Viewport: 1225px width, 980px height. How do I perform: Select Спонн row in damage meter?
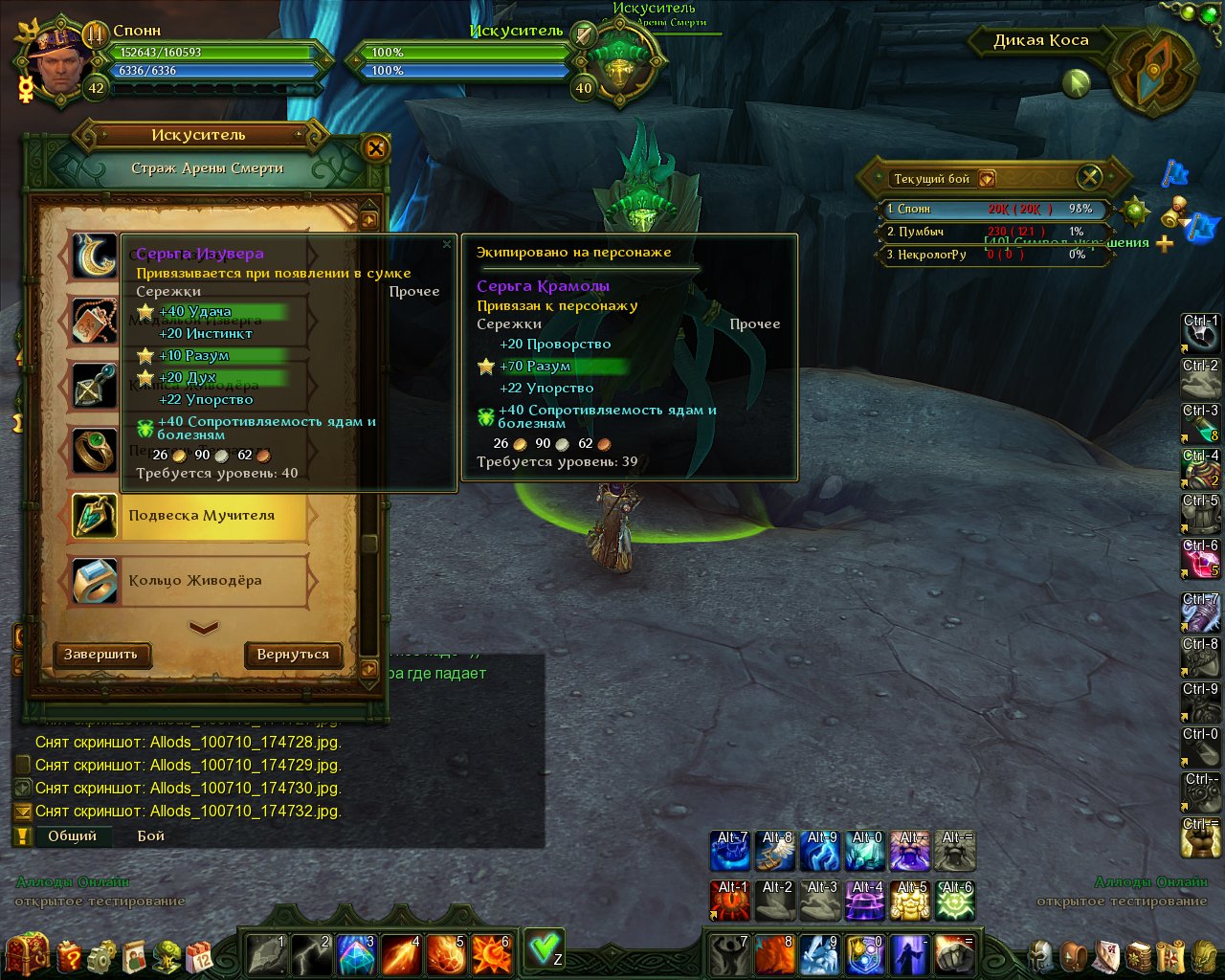click(x=991, y=209)
